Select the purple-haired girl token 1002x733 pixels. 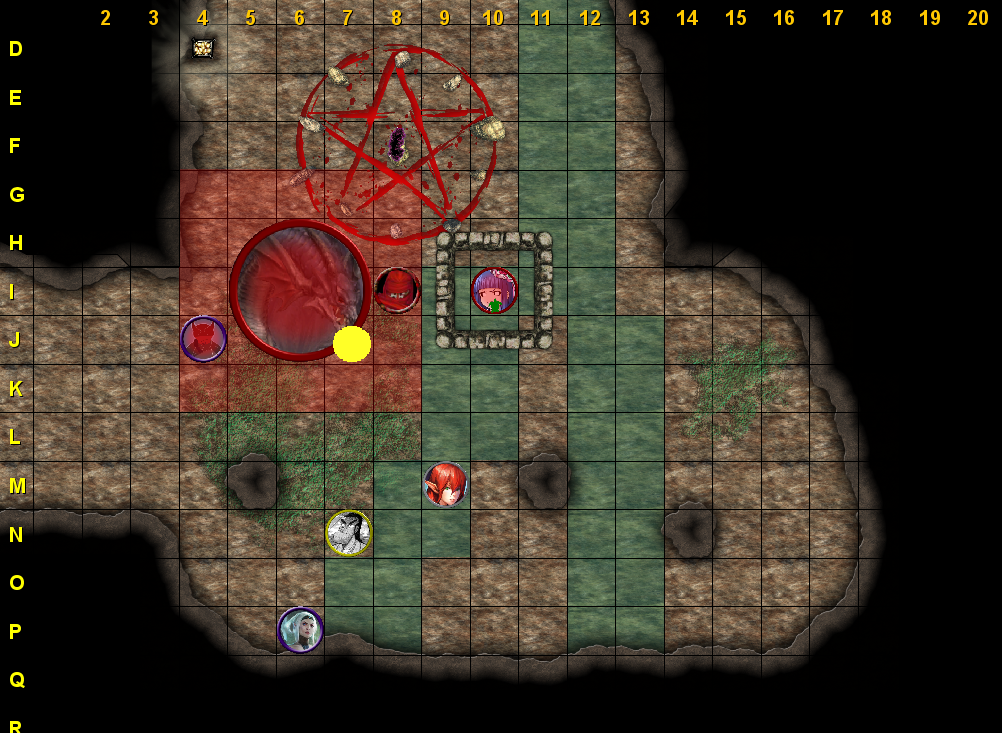(494, 291)
